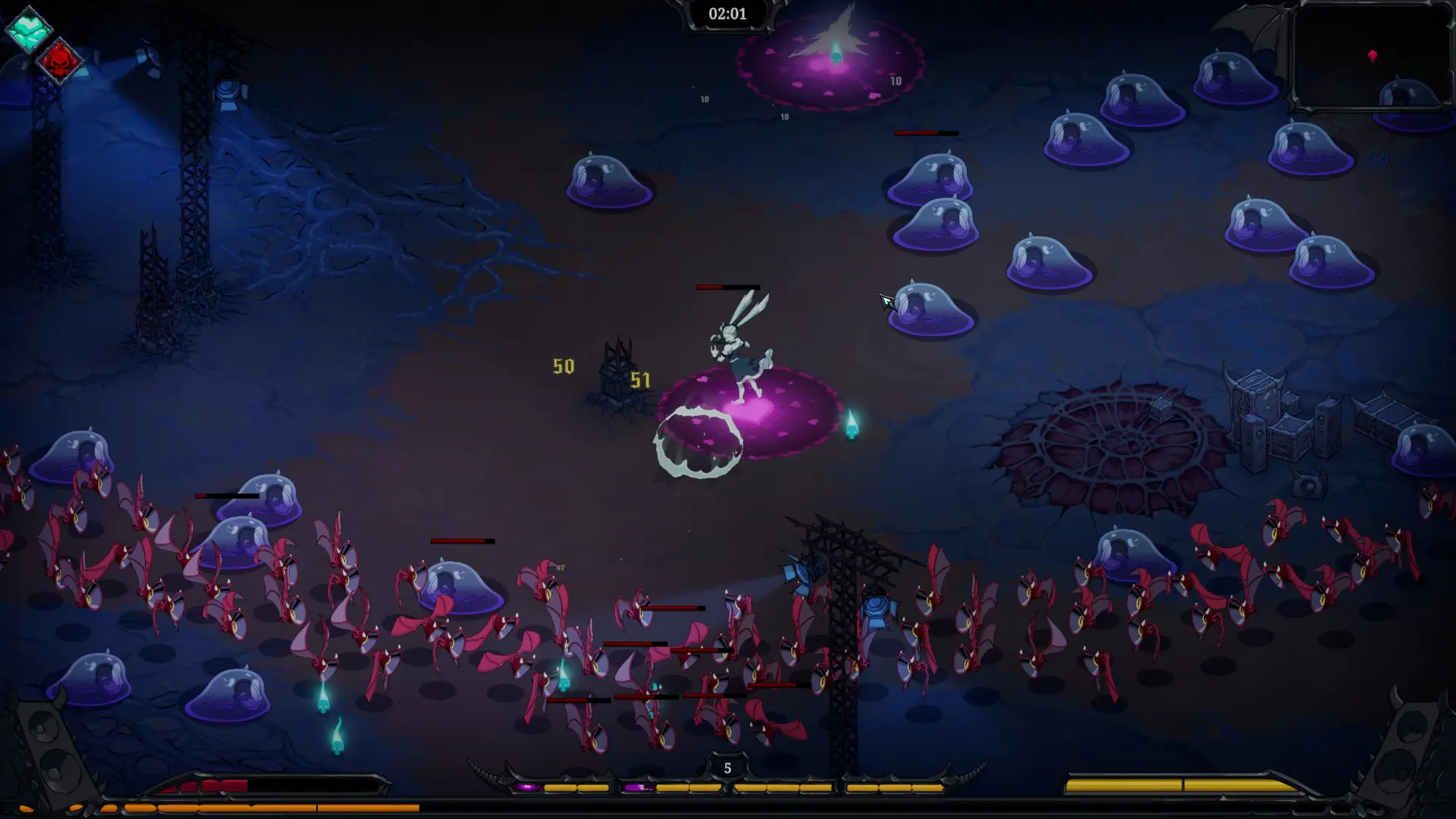Viewport: 1456px width, 819px height.
Task: Click the red gem marker on the minimap
Action: (x=1373, y=55)
